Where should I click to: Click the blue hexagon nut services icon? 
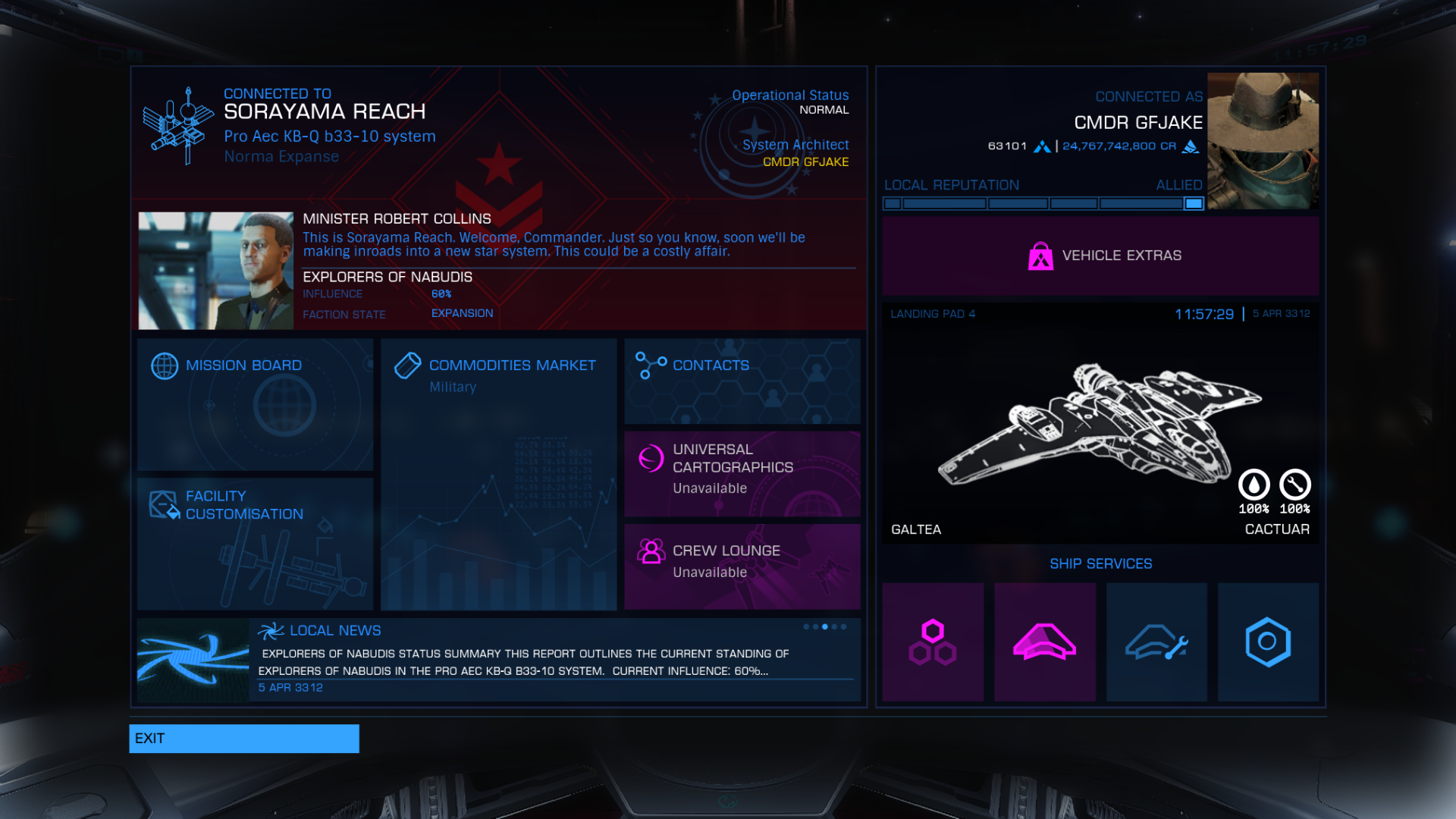pos(1267,642)
